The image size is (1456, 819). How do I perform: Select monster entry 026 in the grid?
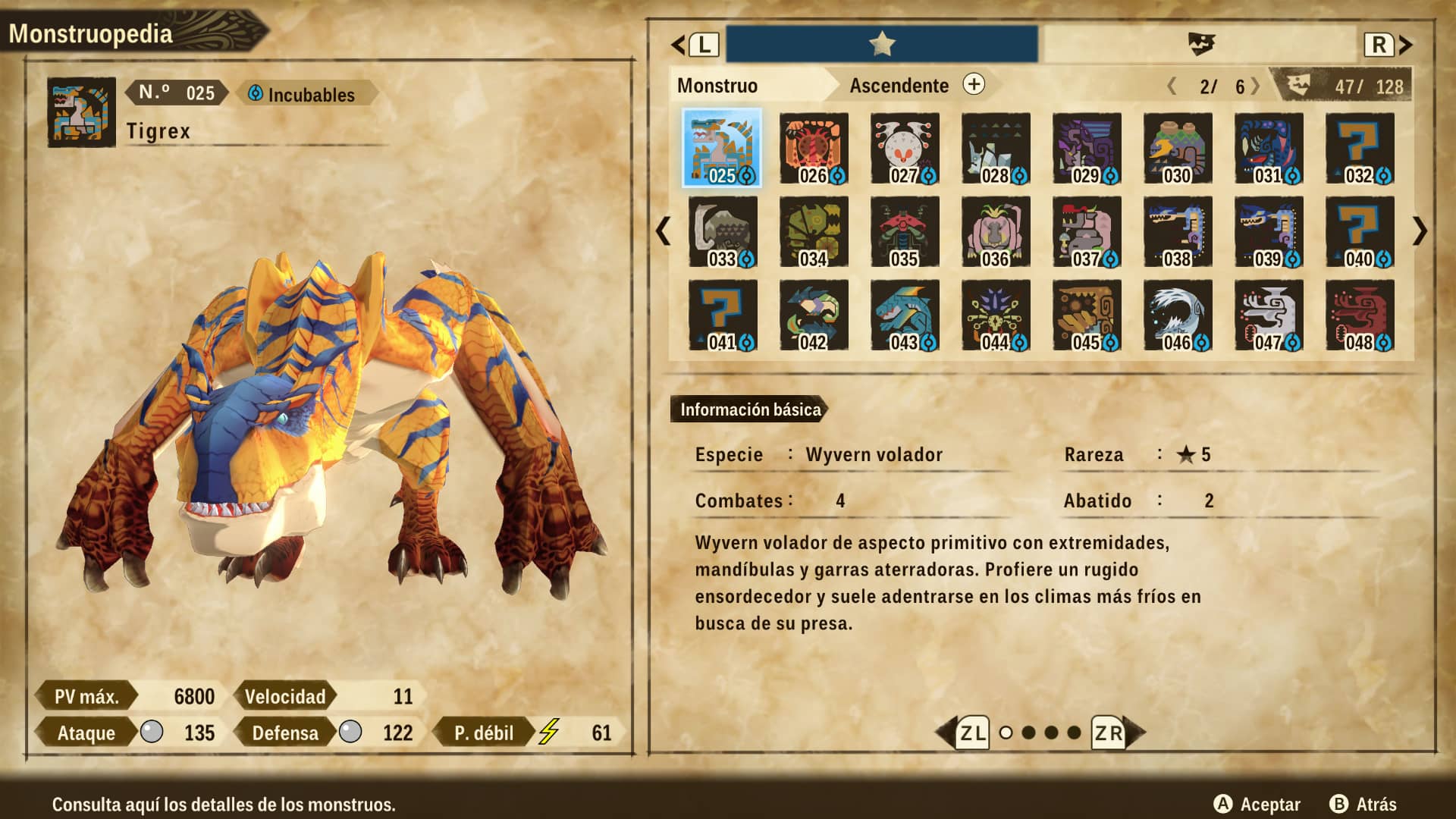click(x=814, y=149)
